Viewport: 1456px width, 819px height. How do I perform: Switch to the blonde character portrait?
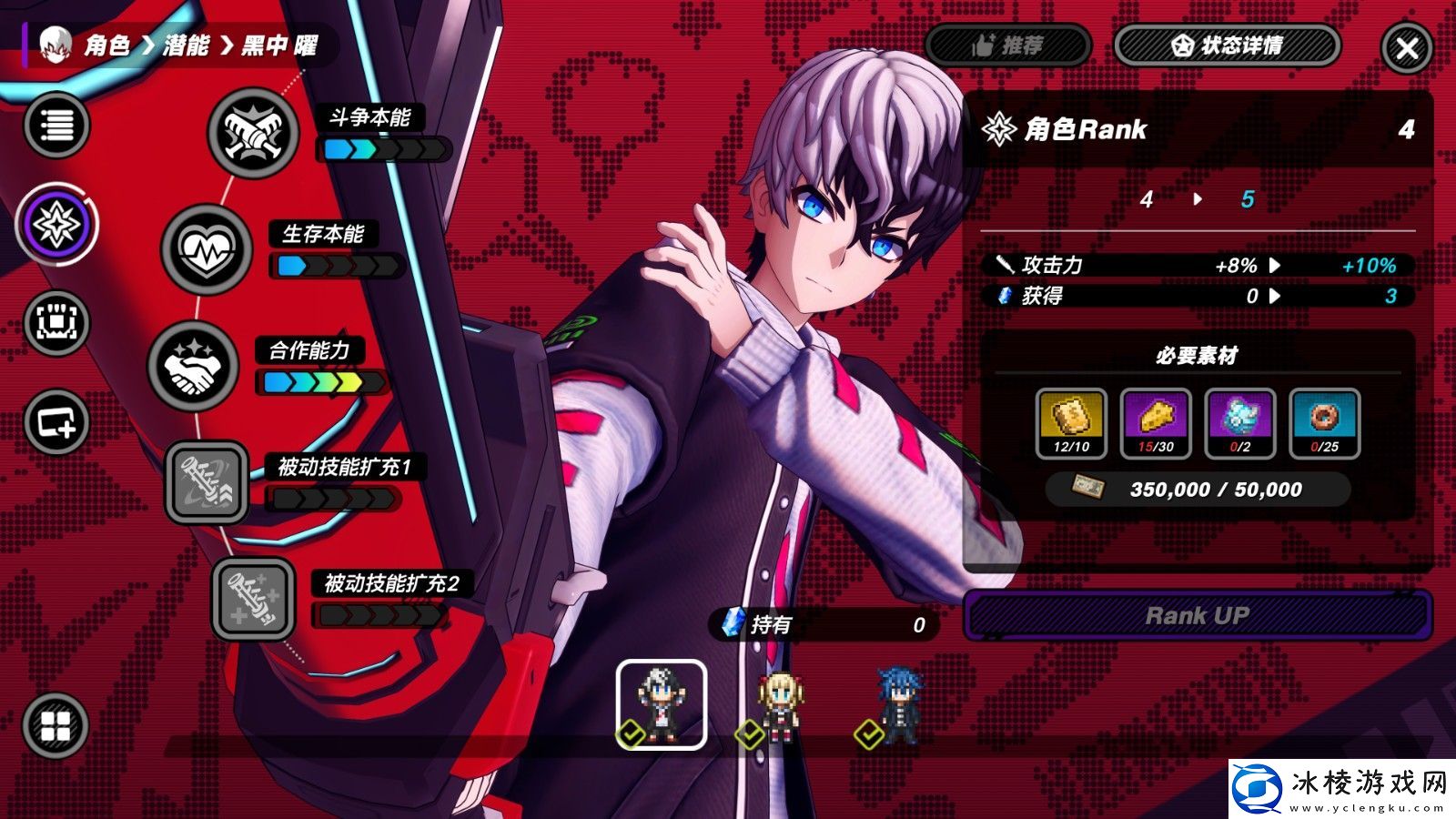[779, 706]
